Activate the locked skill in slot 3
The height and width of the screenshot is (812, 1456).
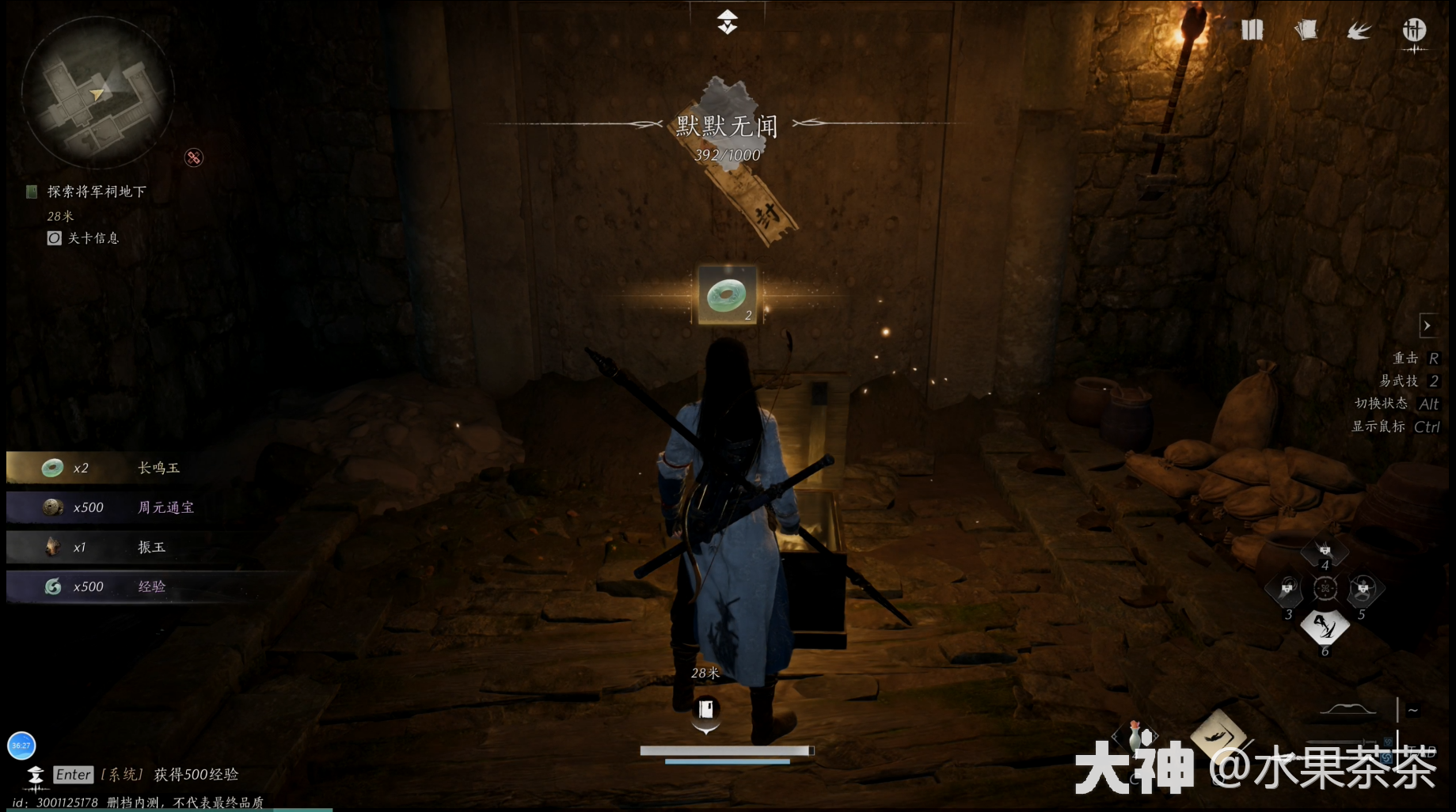pyautogui.click(x=1287, y=589)
